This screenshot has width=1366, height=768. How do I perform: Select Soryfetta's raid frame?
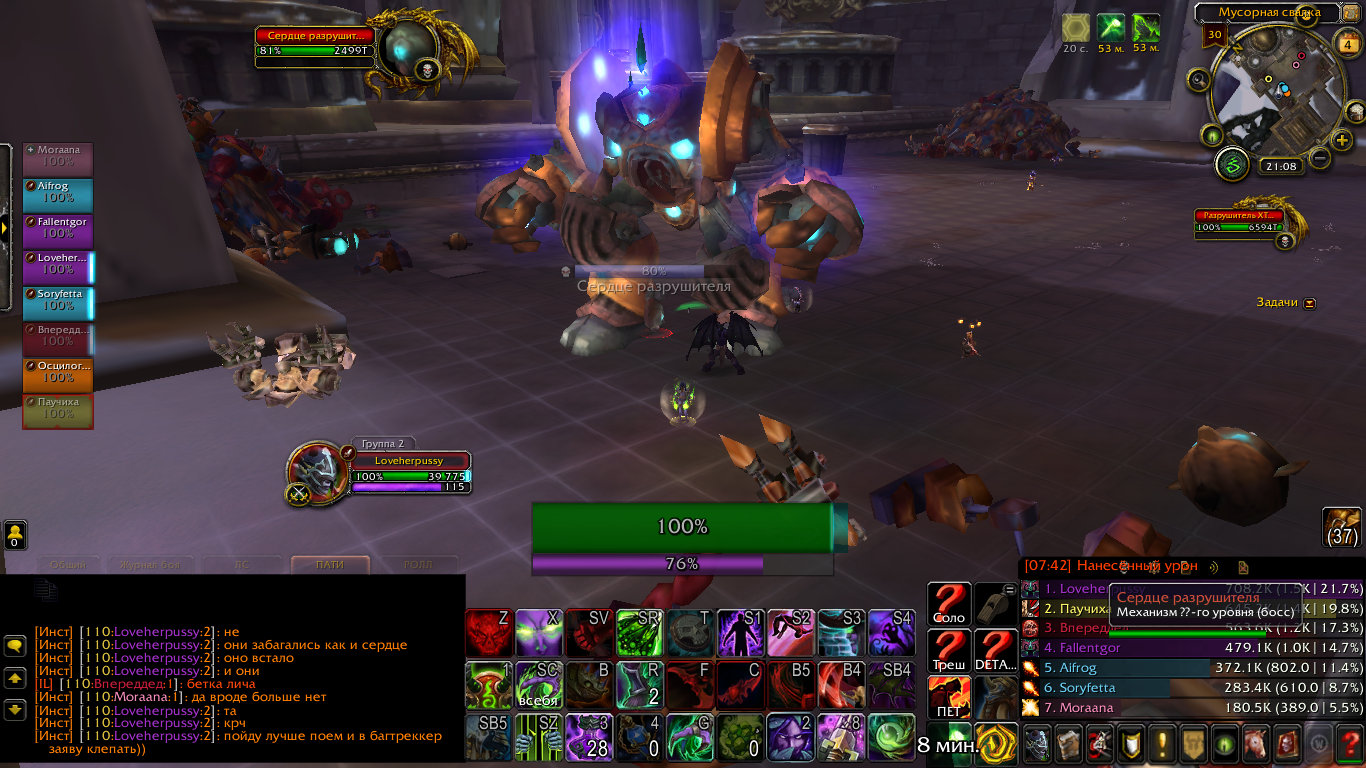pyautogui.click(x=58, y=302)
